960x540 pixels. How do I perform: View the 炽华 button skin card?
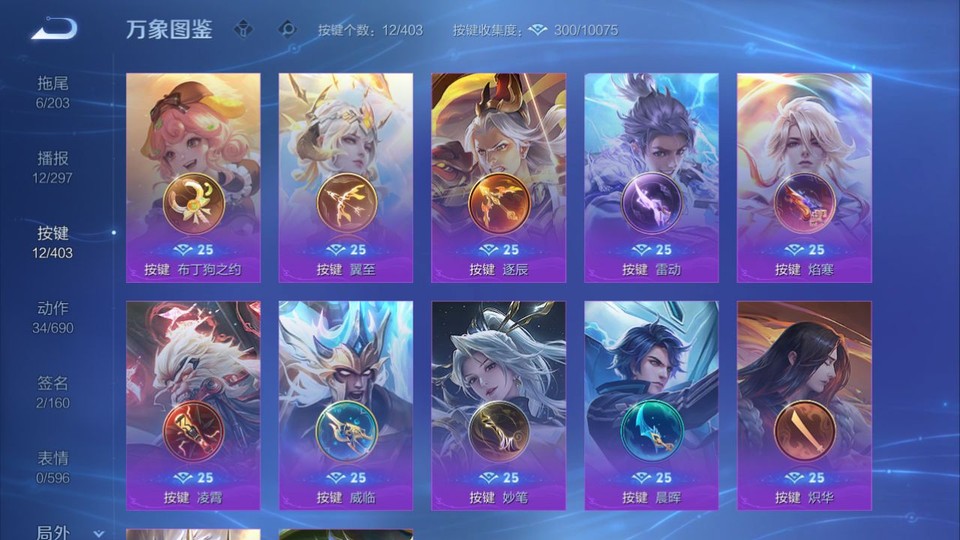[804, 405]
